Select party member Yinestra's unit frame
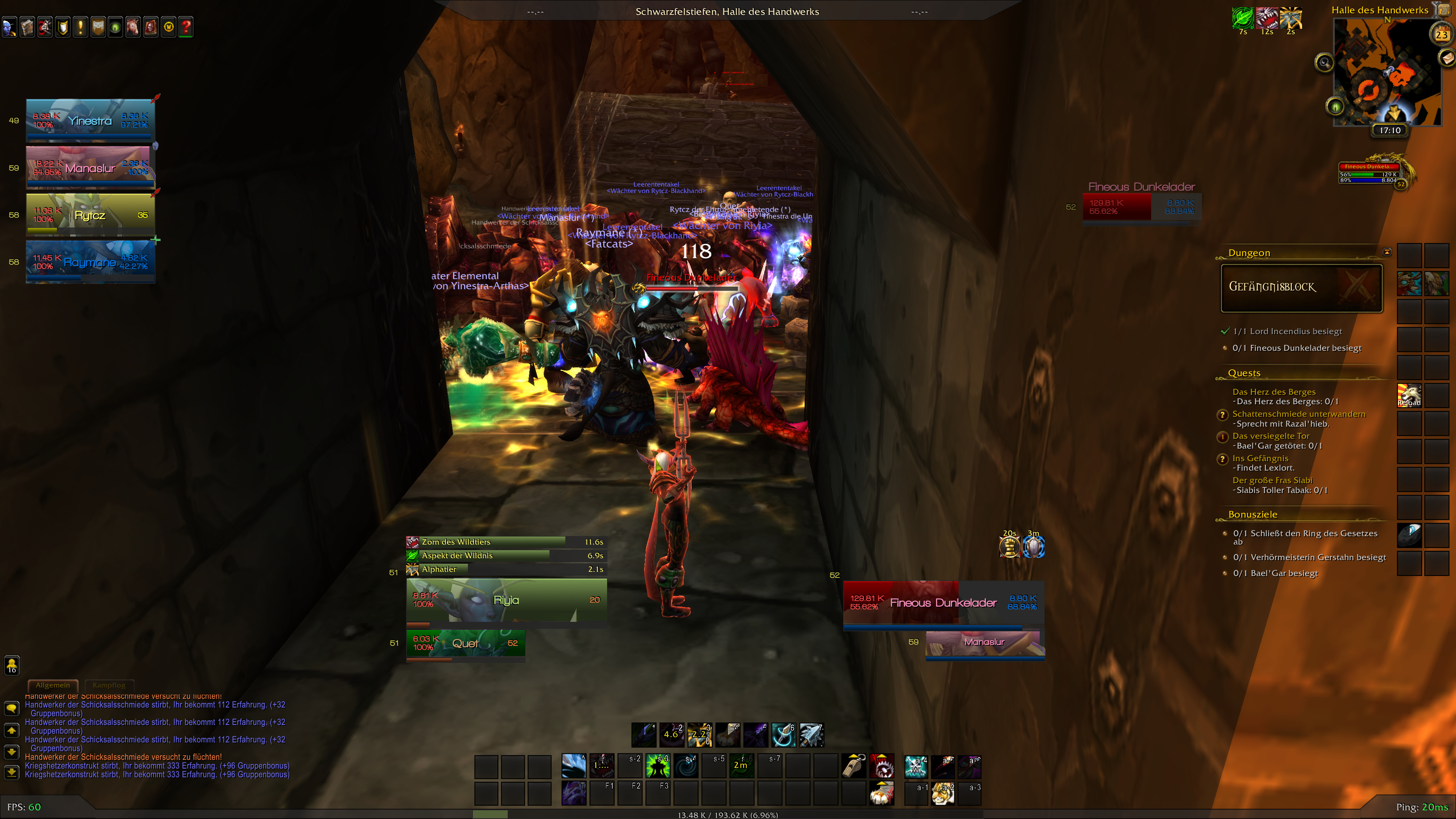The height and width of the screenshot is (819, 1456). [91, 121]
